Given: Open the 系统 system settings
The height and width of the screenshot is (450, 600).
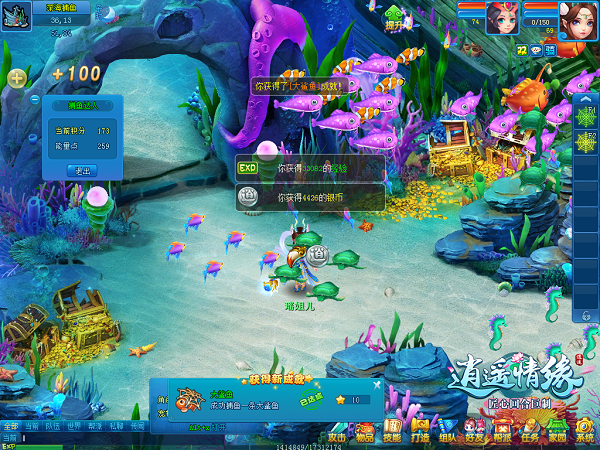Looking at the screenshot, I should [x=584, y=433].
